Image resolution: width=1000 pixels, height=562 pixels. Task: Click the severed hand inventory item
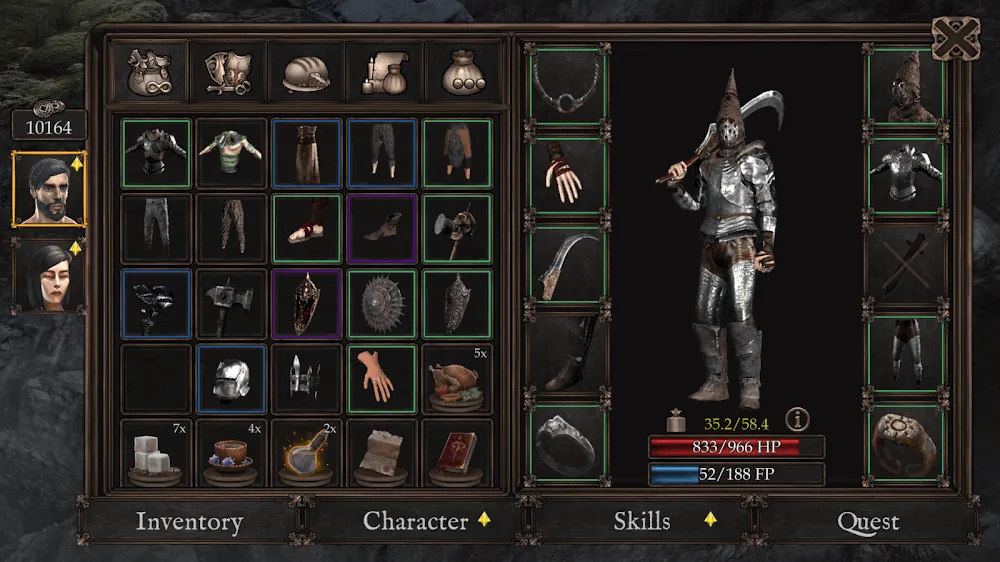[x=381, y=380]
